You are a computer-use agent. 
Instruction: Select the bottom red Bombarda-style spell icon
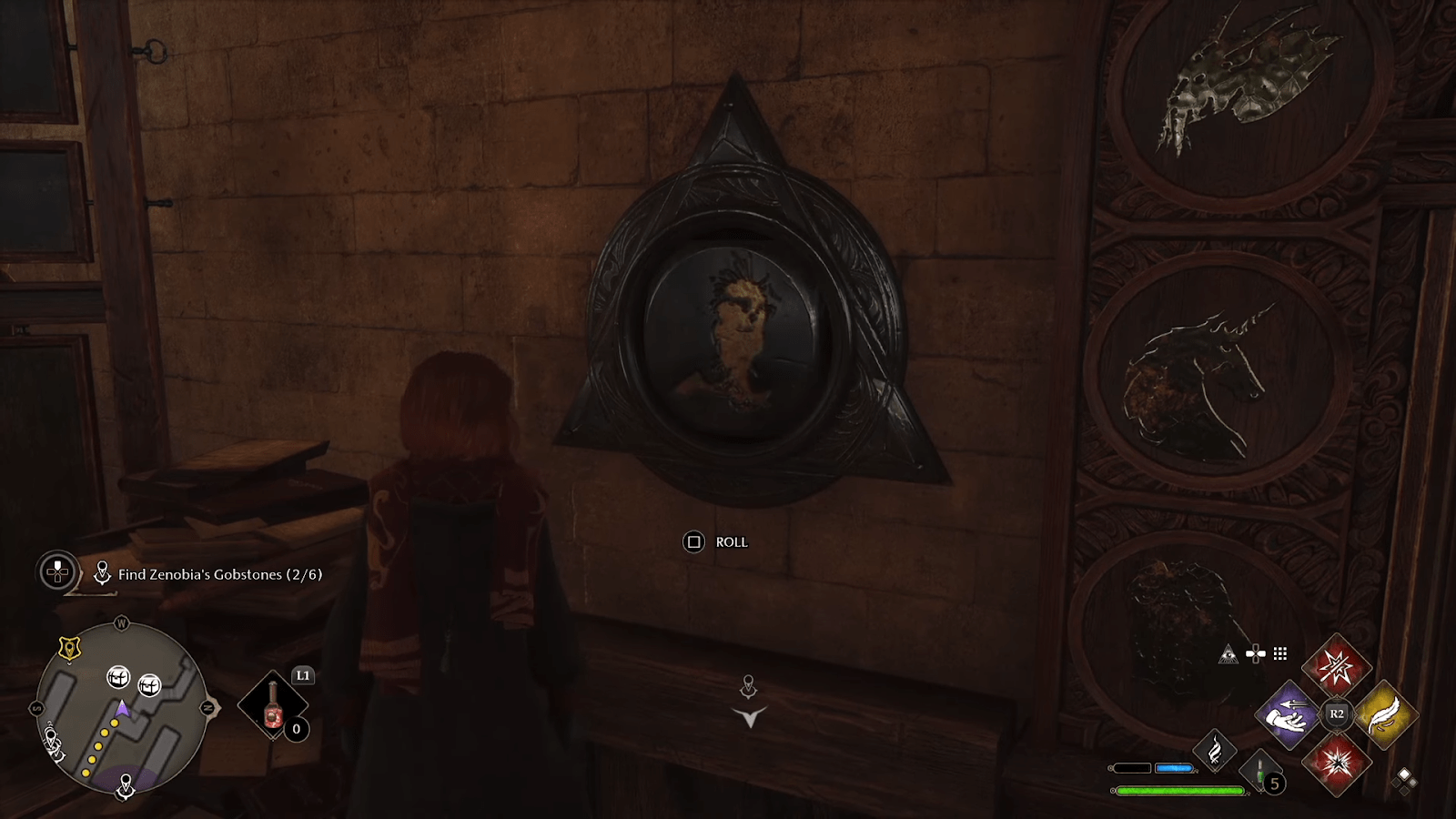(x=1339, y=763)
